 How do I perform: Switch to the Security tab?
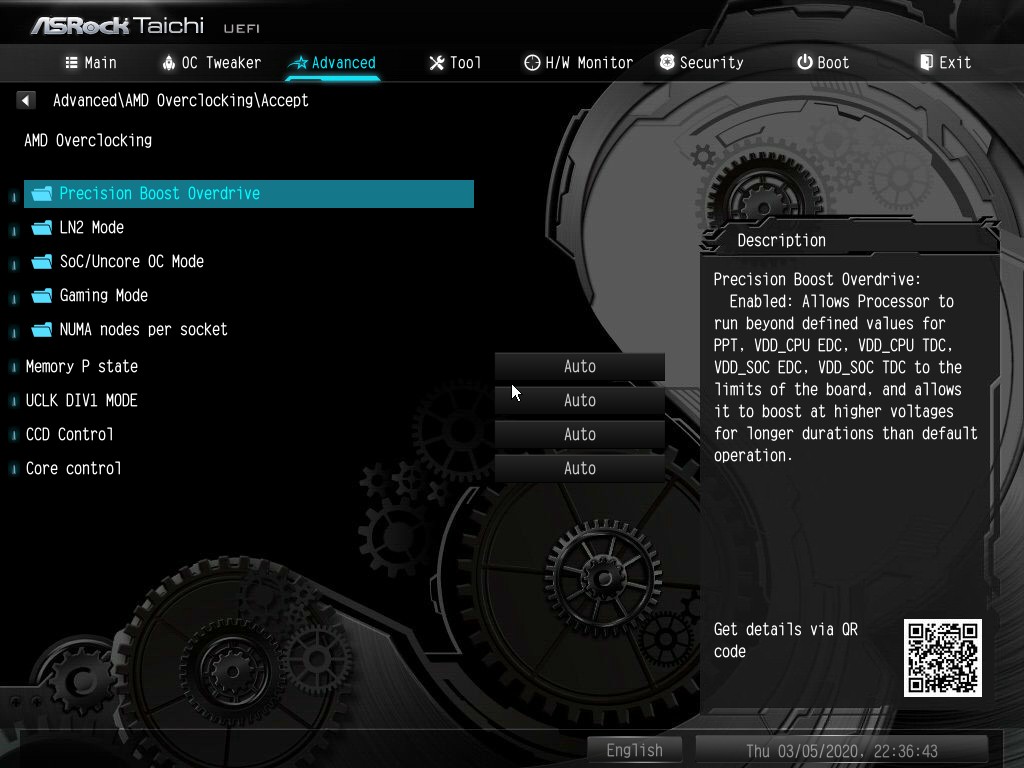701,63
